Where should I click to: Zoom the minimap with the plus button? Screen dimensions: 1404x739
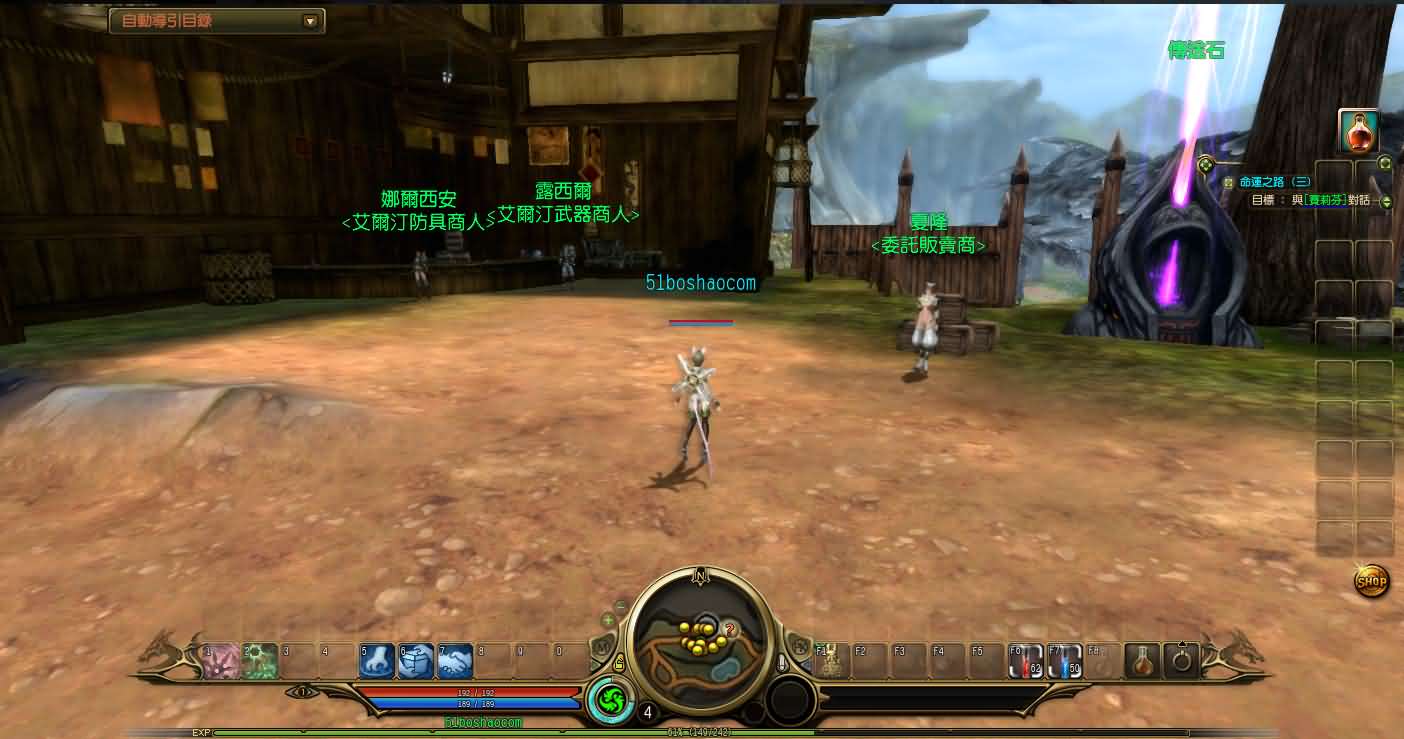[x=608, y=620]
